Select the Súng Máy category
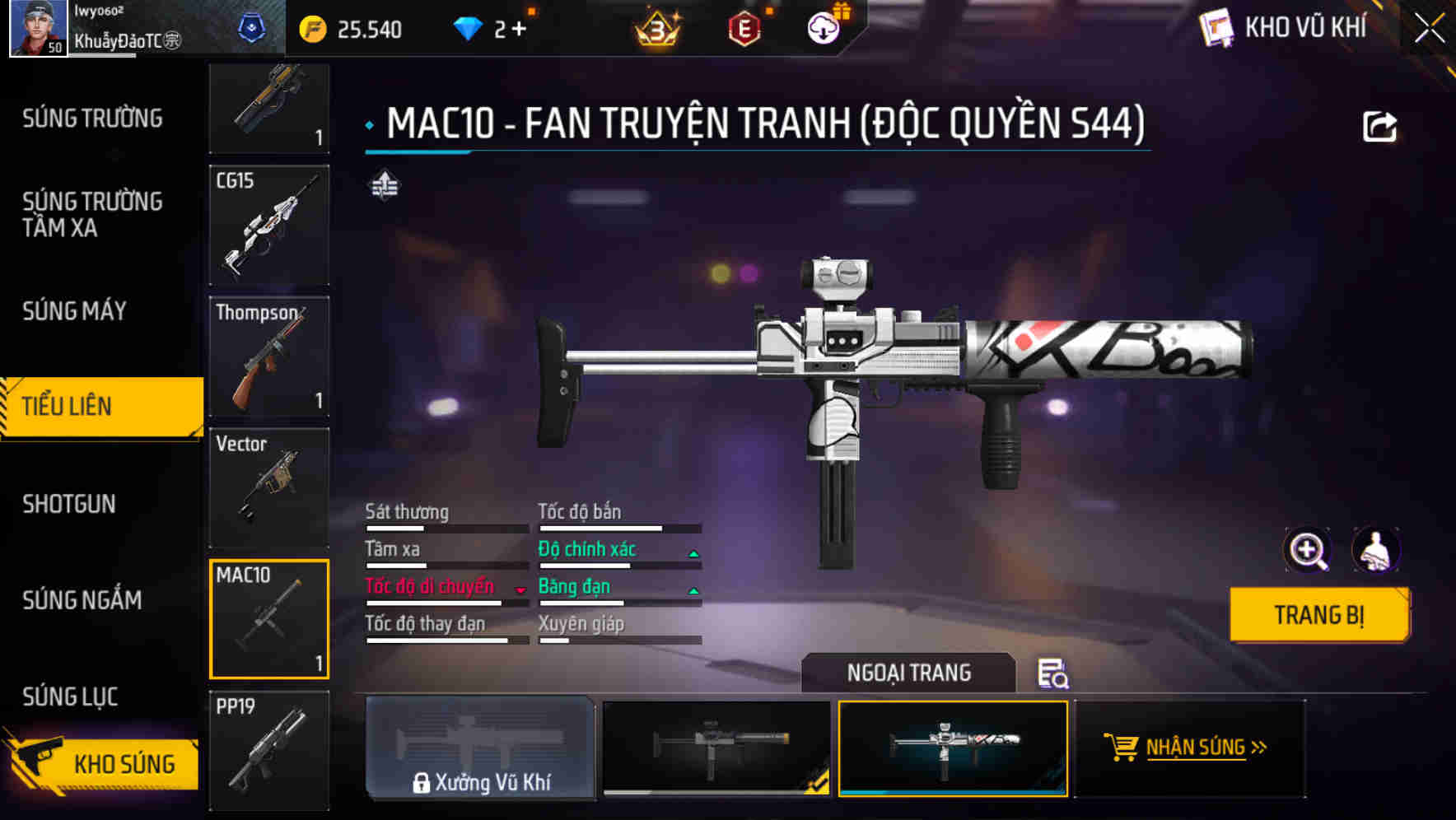The image size is (1456, 820). point(74,311)
